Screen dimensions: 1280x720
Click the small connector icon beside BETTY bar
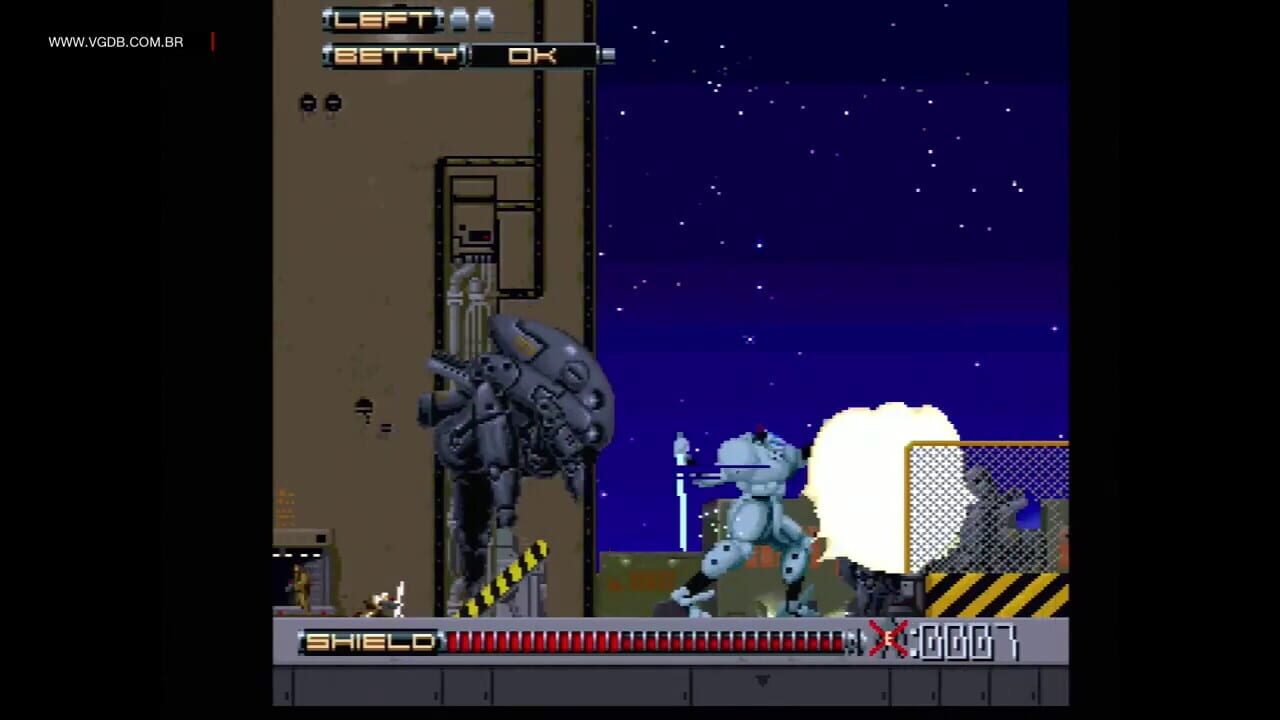click(x=608, y=56)
